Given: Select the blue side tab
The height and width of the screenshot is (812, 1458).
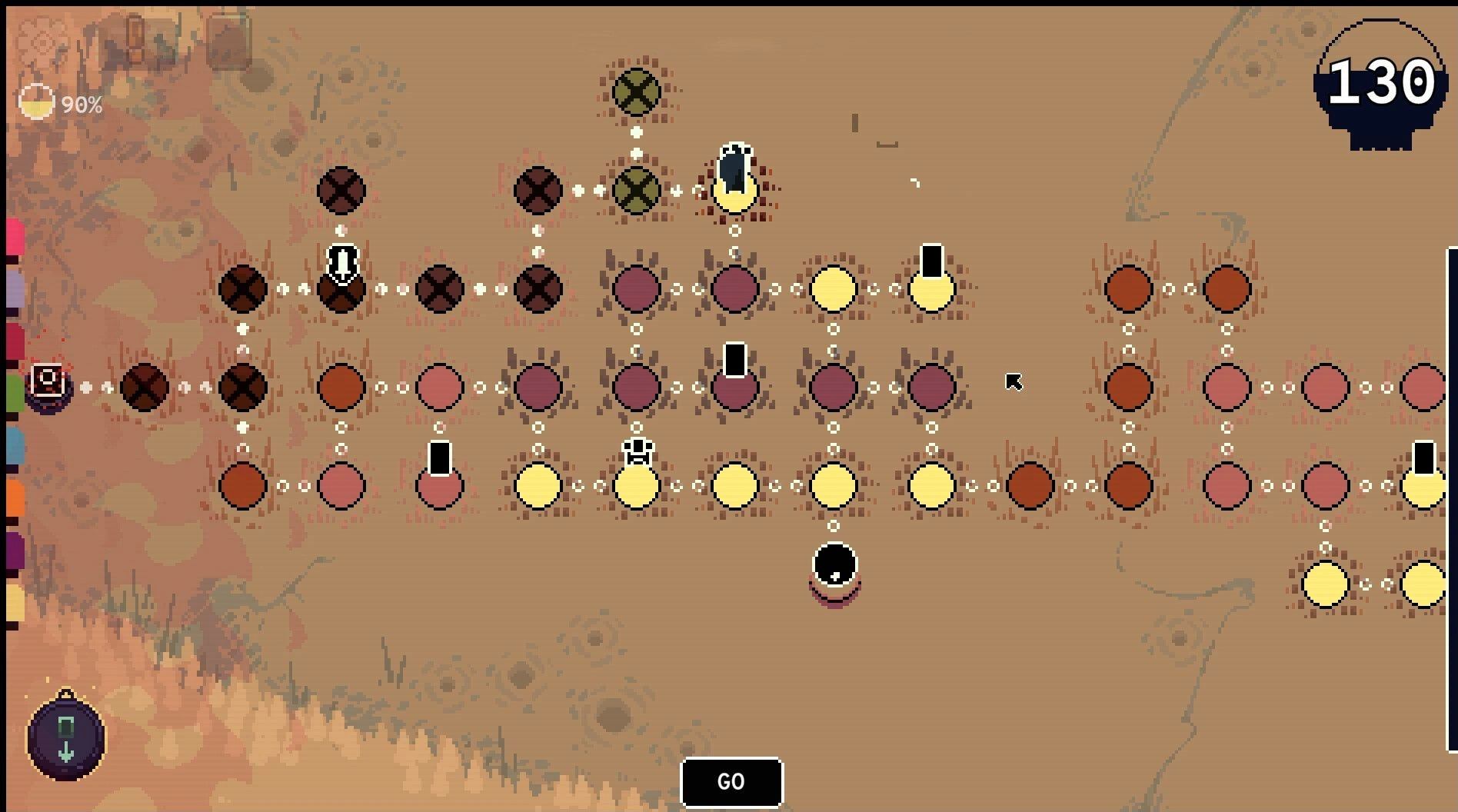Looking at the screenshot, I should [x=15, y=446].
